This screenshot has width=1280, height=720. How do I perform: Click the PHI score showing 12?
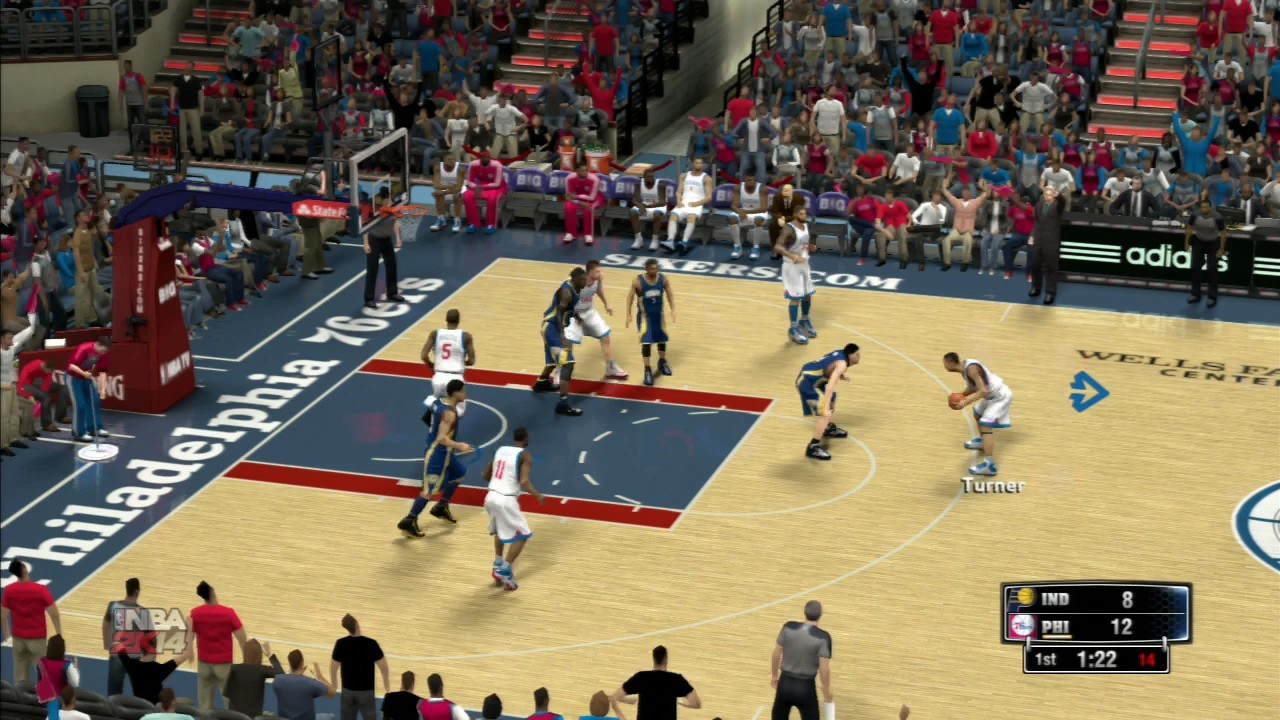click(x=1120, y=627)
